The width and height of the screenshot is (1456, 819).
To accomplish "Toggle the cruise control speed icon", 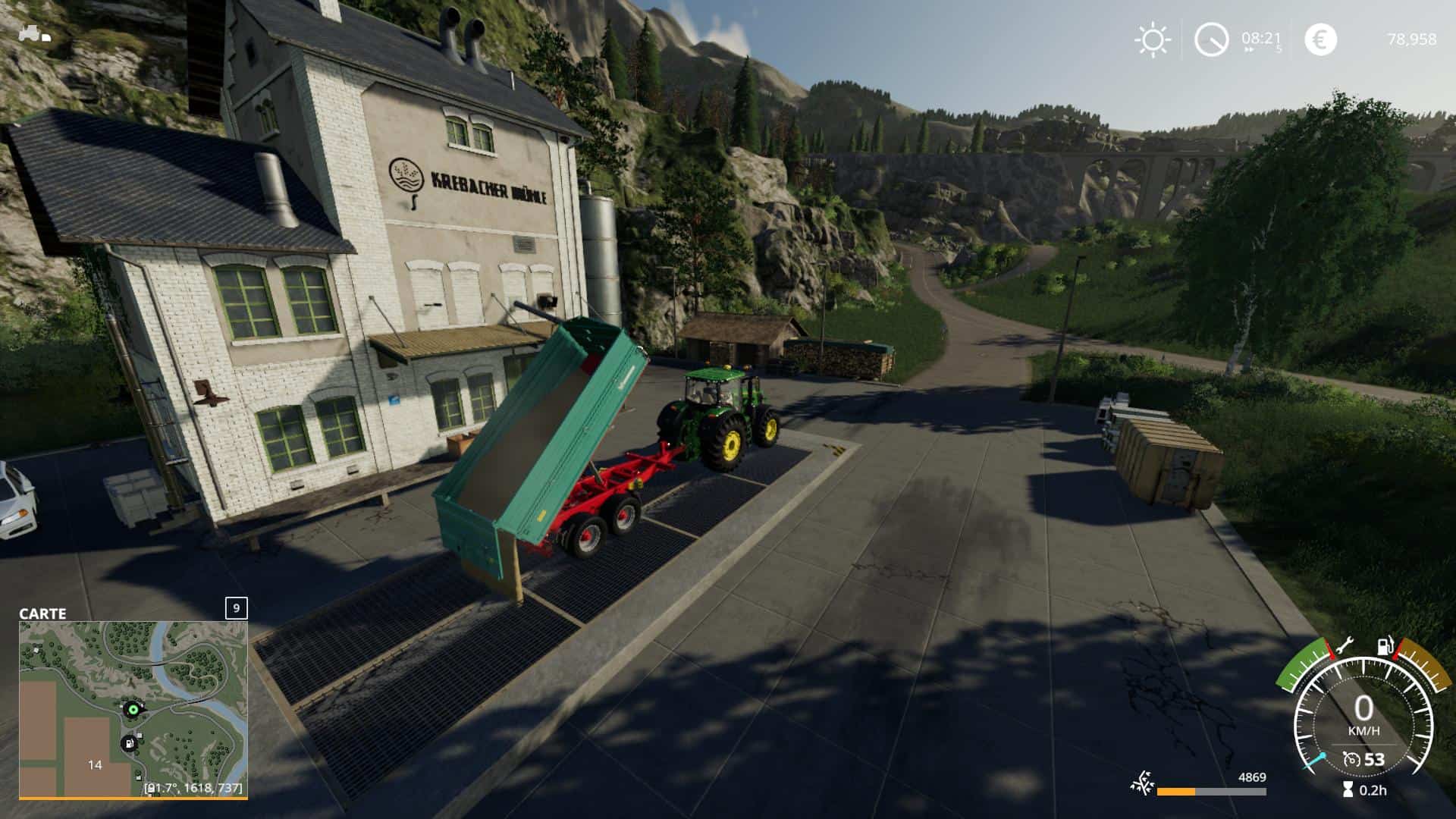I will 1351,759.
